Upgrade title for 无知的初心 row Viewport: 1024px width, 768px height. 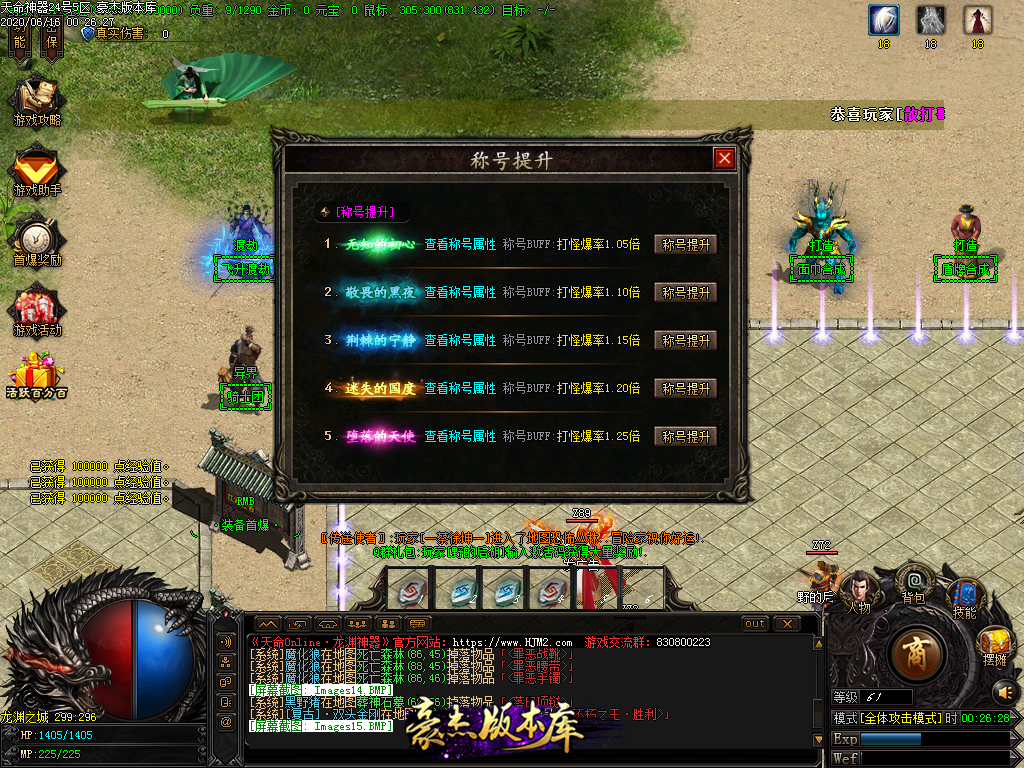(x=686, y=244)
